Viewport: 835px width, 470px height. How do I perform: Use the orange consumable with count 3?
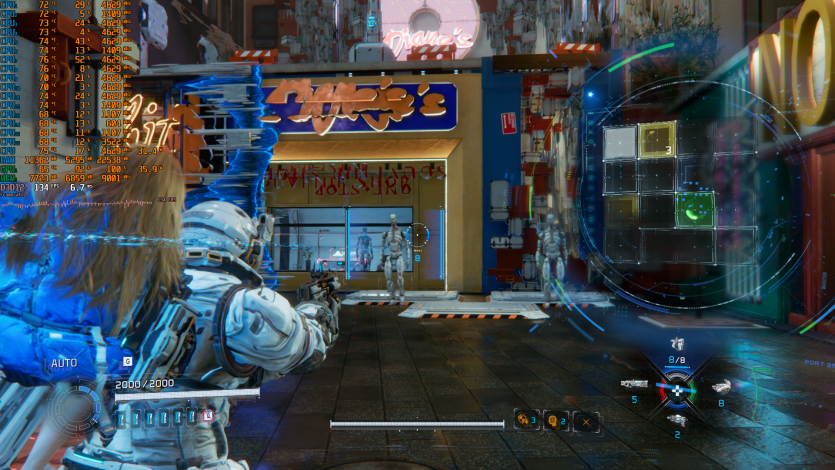[x=527, y=421]
